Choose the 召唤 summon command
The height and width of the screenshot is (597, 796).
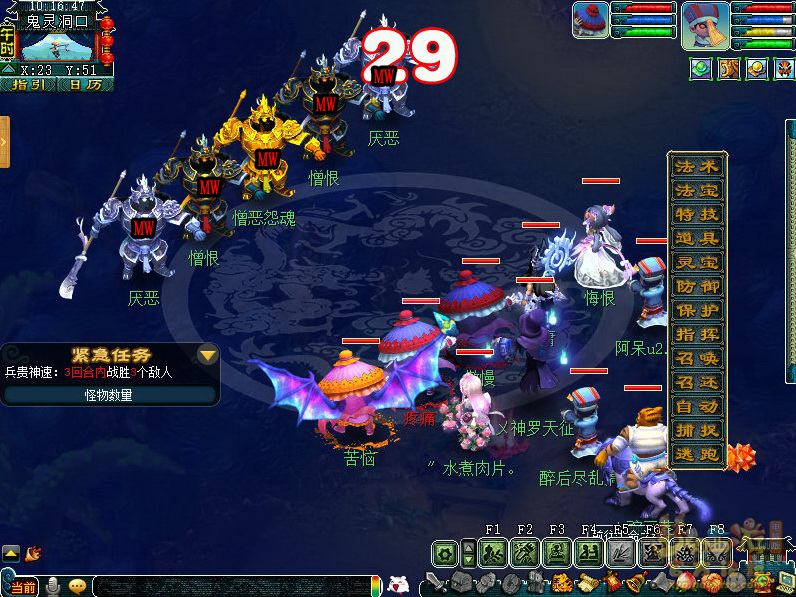point(697,359)
